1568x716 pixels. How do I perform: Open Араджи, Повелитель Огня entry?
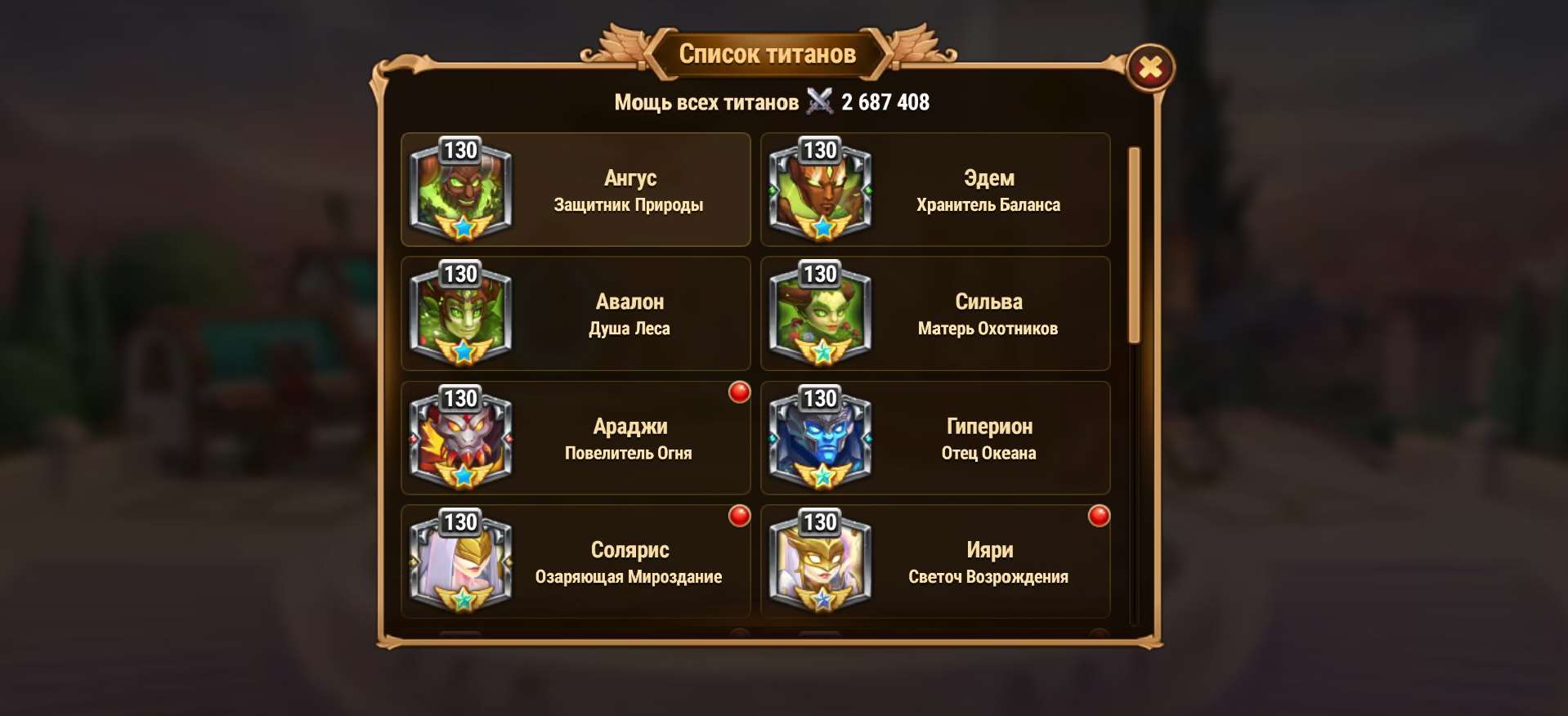tap(576, 438)
